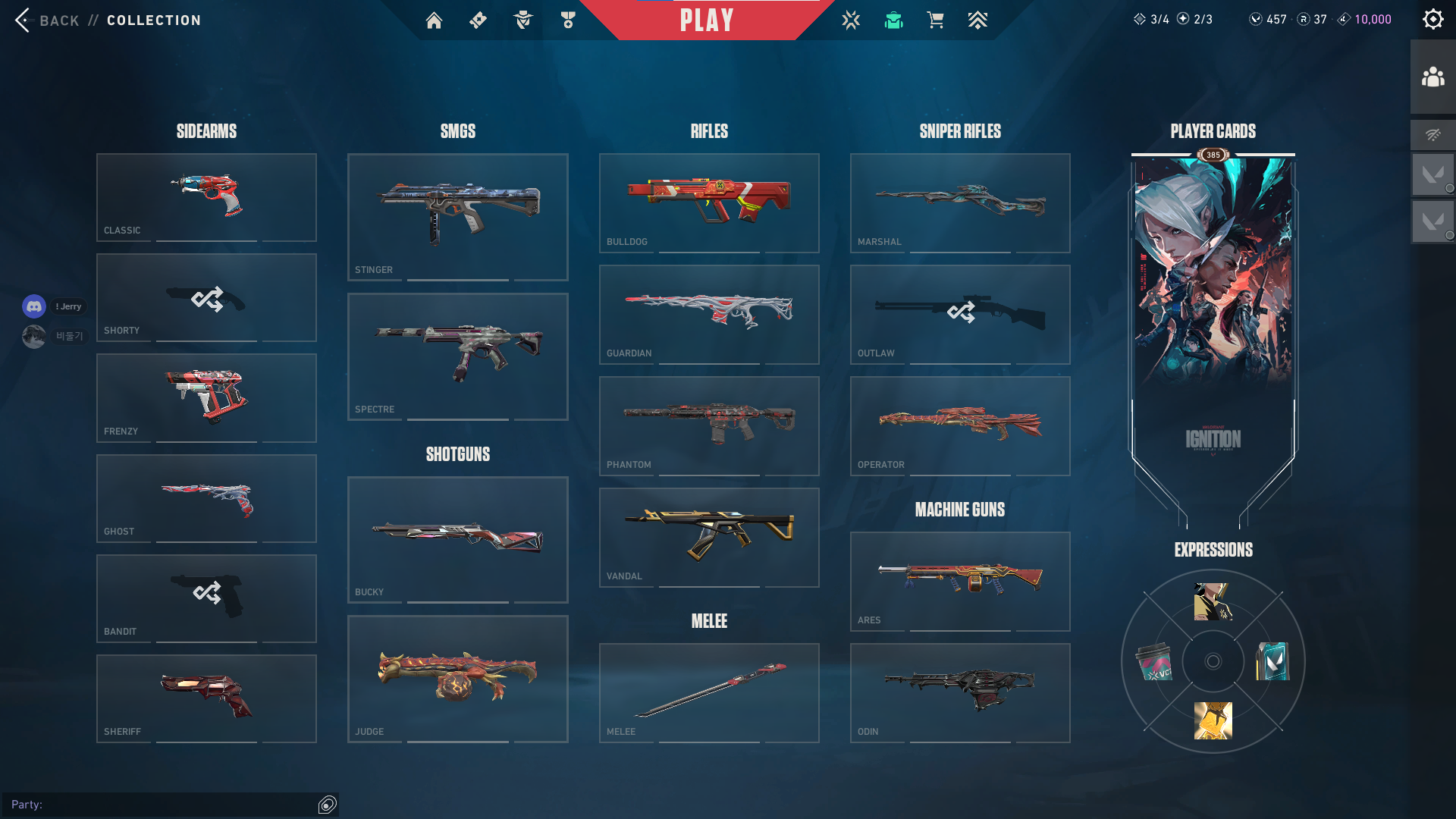
Task: Choose the Judge shotgun slot
Action: point(457,679)
